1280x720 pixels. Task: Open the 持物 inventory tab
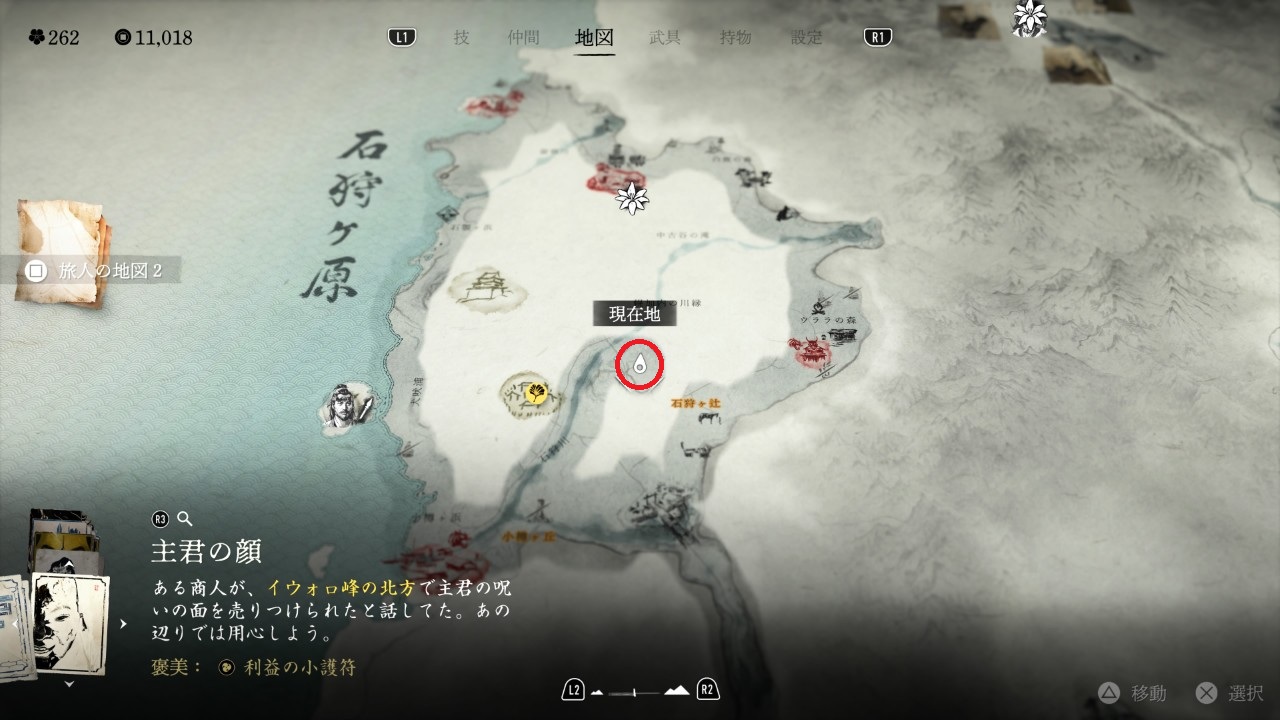(x=736, y=38)
